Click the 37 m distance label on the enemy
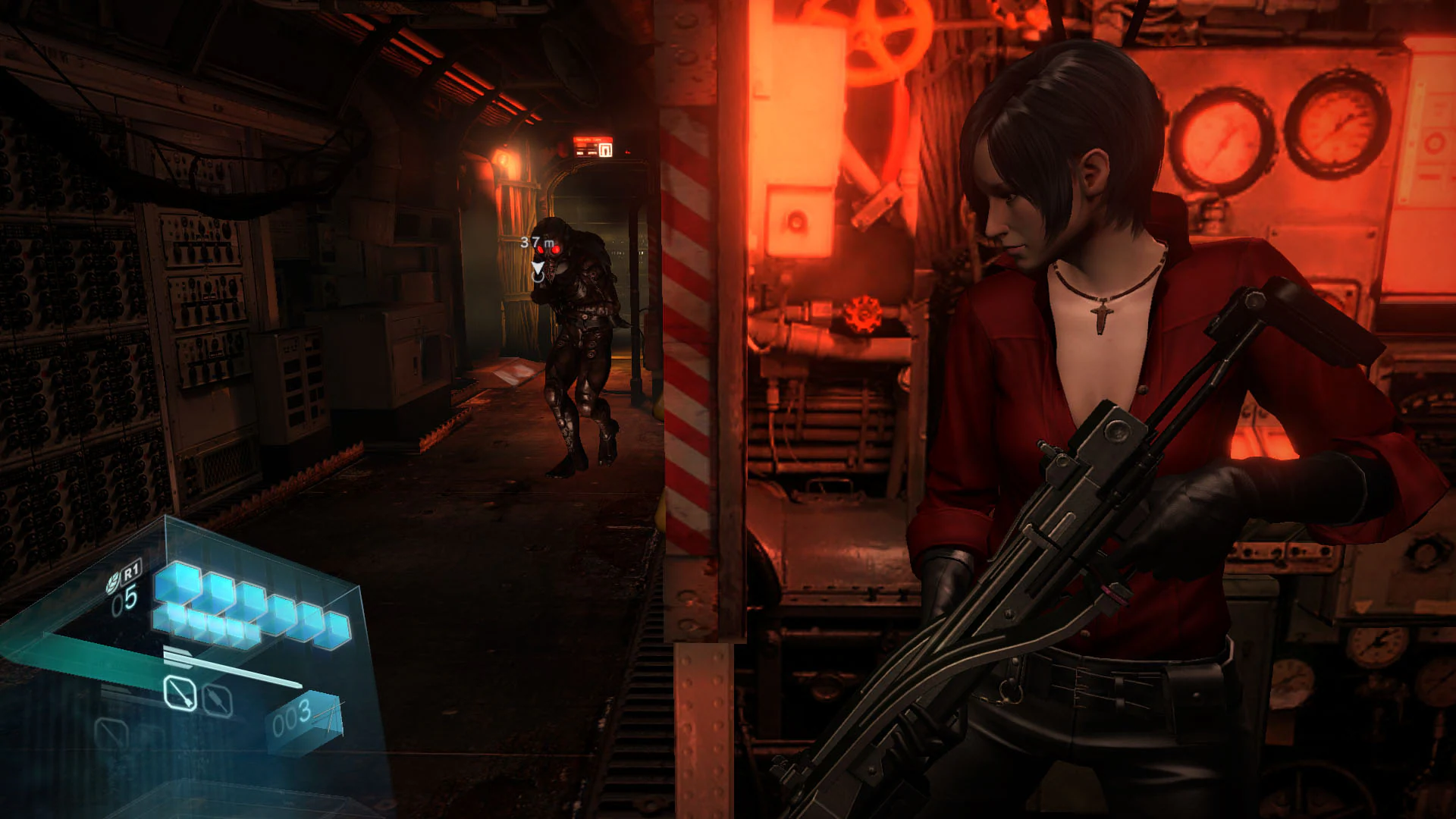Screen dimensions: 1456x819 [537, 241]
